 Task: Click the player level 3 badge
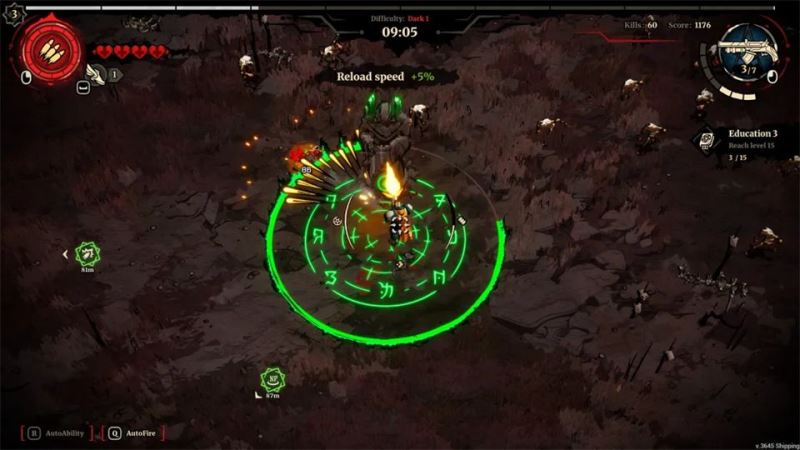point(14,14)
